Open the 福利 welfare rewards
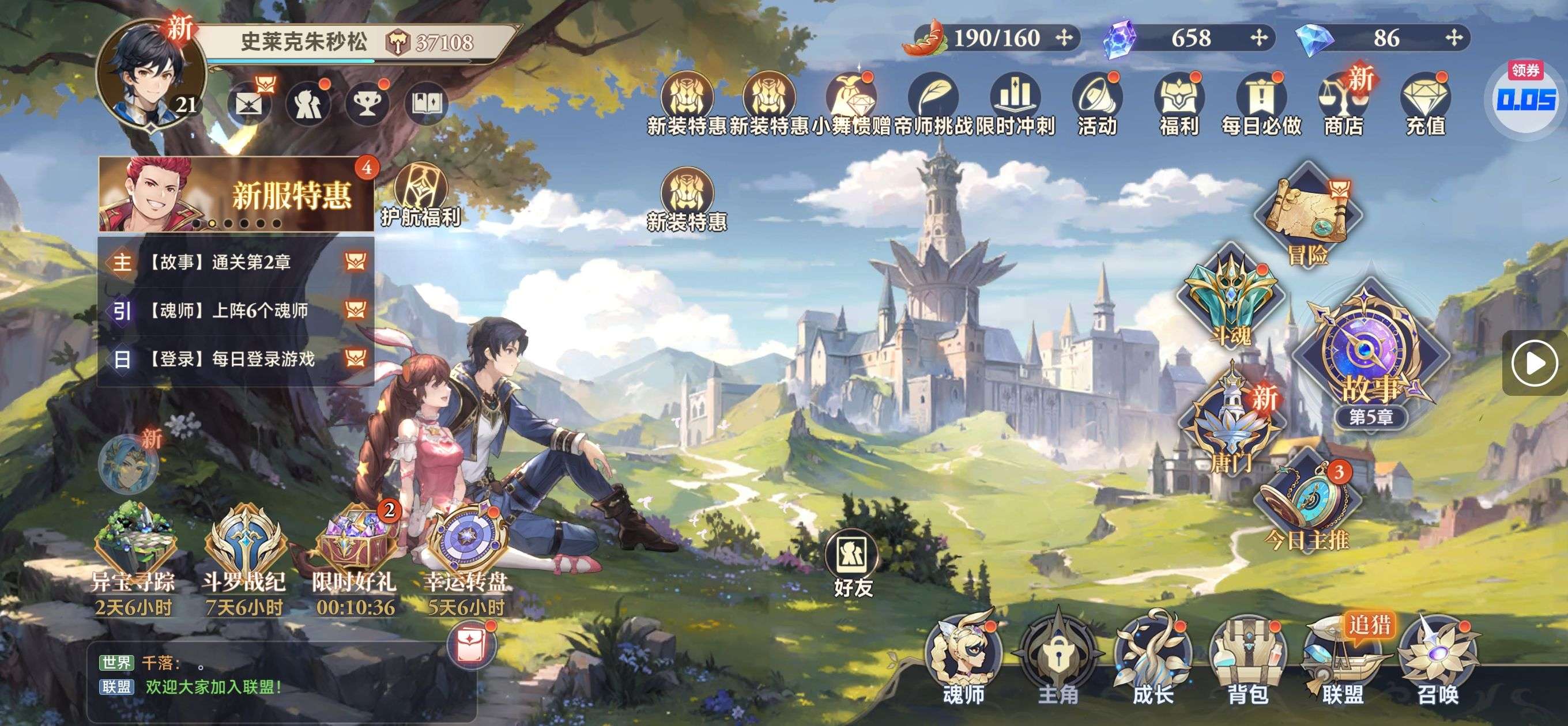This screenshot has height=726, width=1568. point(1179,104)
